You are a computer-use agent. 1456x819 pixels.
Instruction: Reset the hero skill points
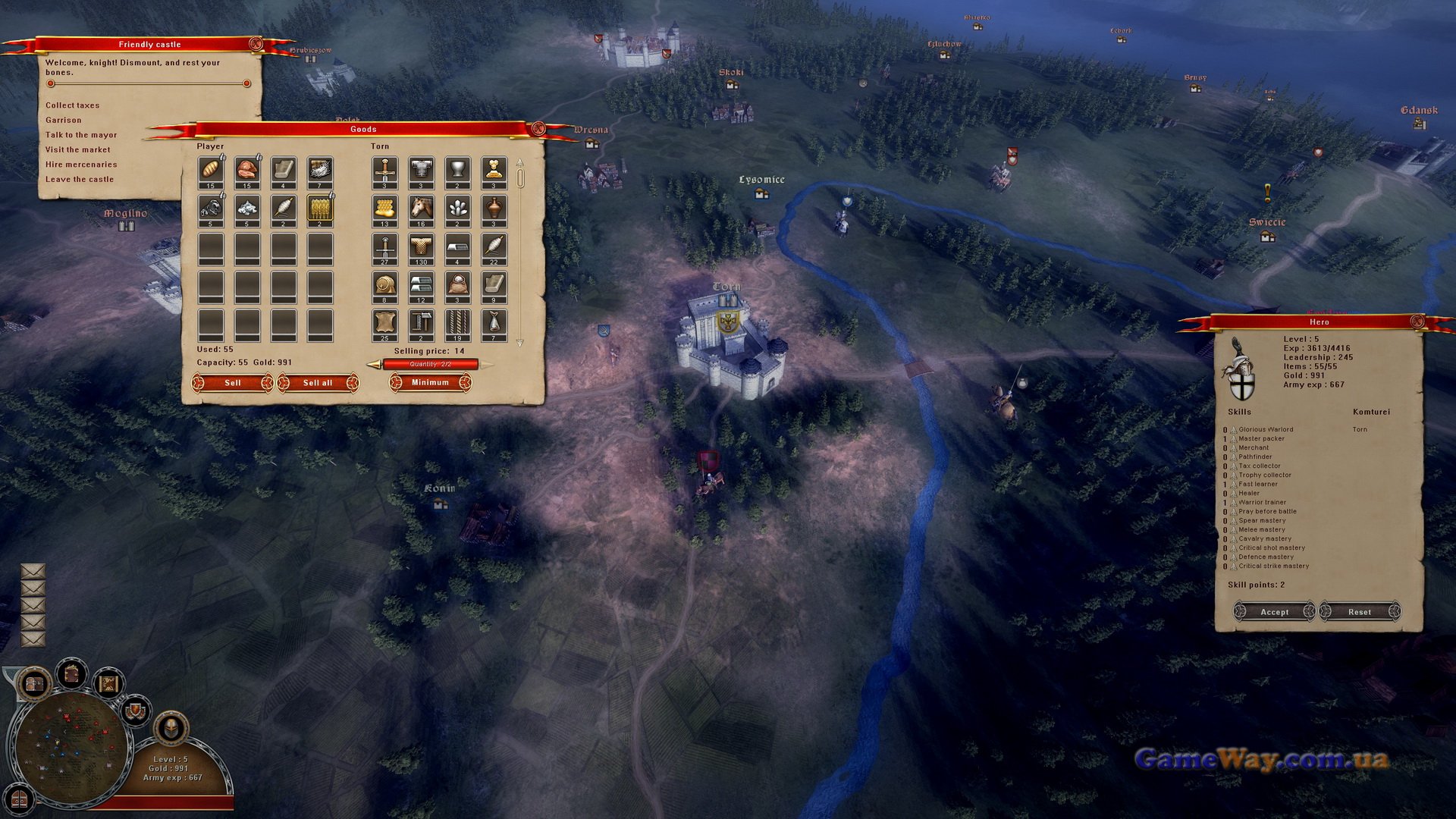pyautogui.click(x=1359, y=612)
